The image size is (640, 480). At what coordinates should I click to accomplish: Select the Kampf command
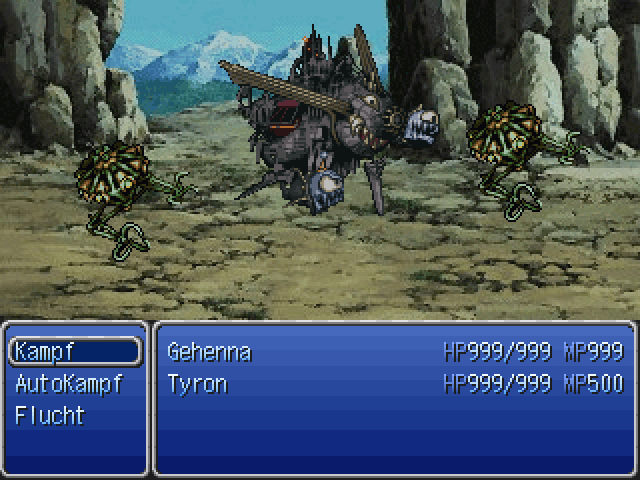click(74, 352)
